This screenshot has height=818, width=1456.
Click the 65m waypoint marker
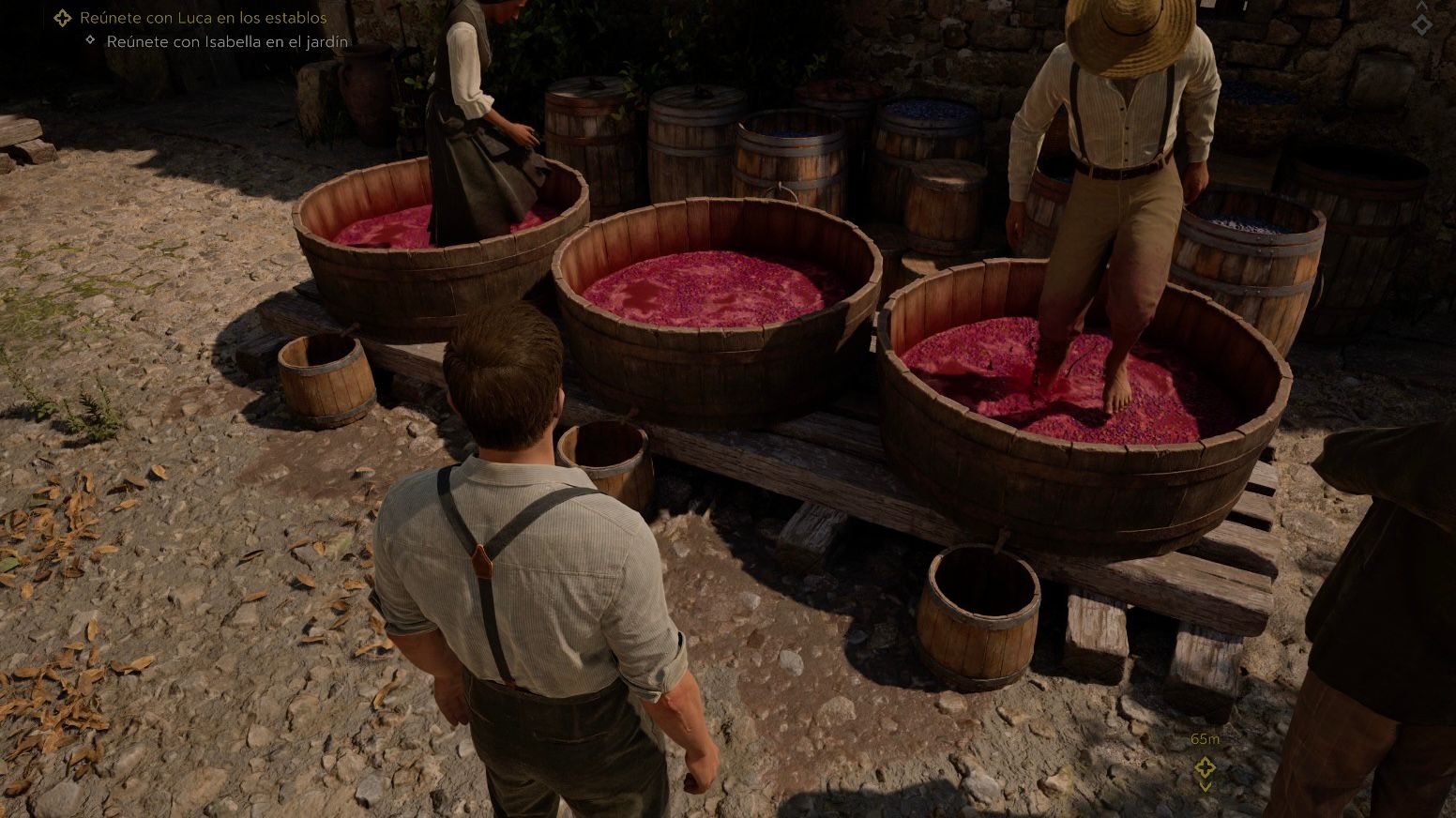(1205, 768)
